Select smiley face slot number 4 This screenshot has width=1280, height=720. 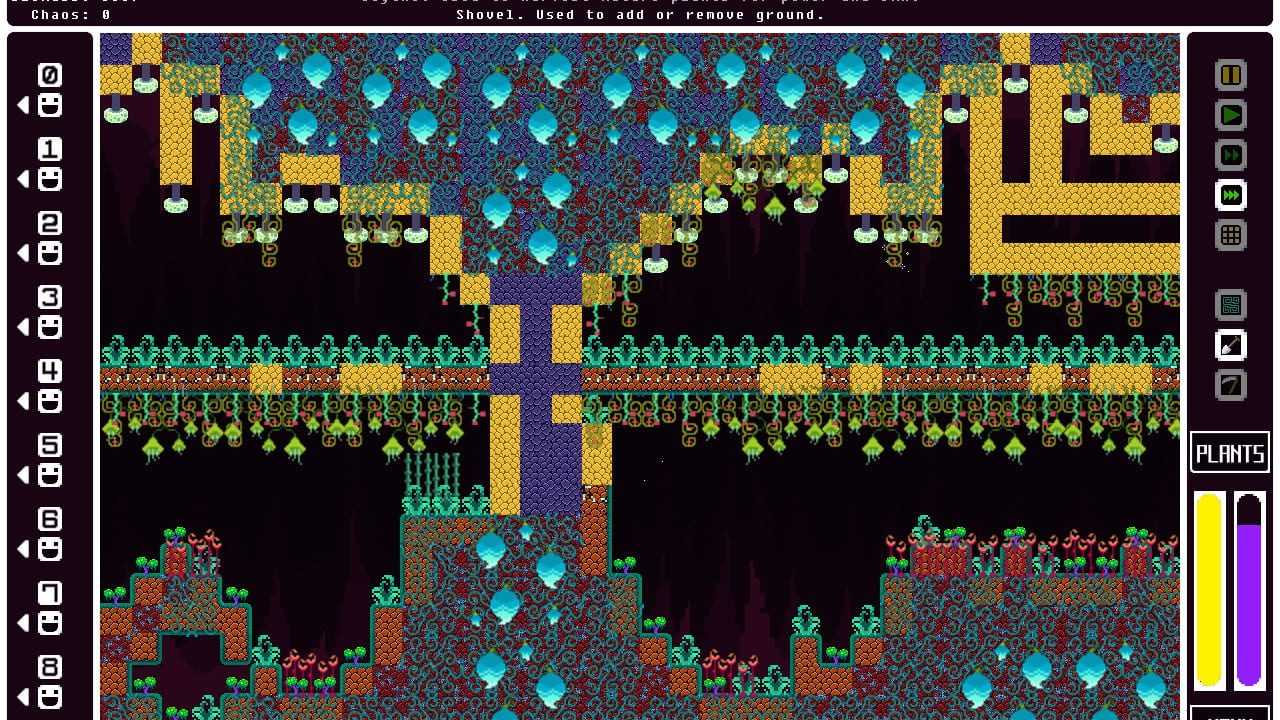(49, 401)
